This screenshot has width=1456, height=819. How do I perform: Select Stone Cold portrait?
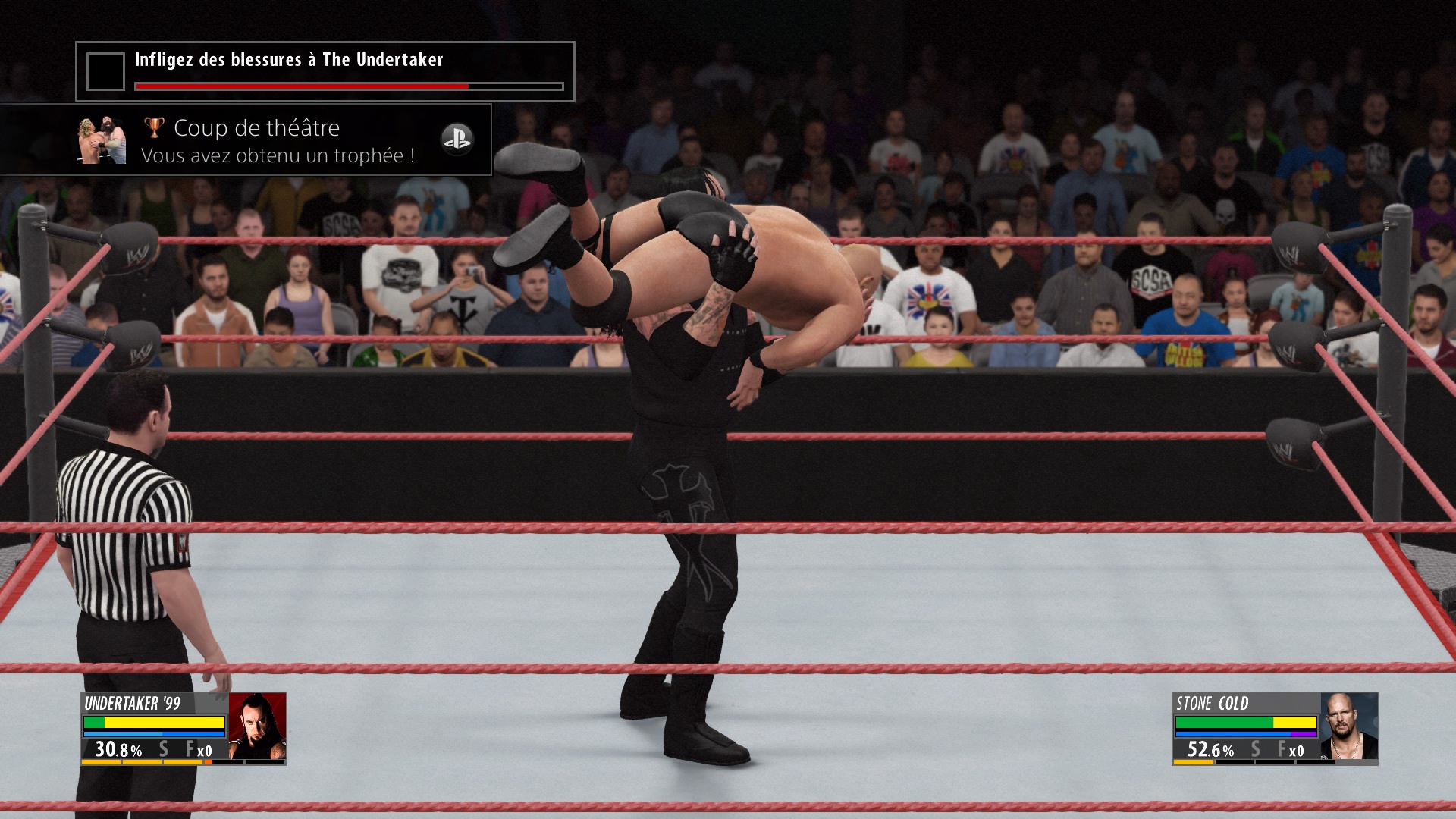[1348, 726]
